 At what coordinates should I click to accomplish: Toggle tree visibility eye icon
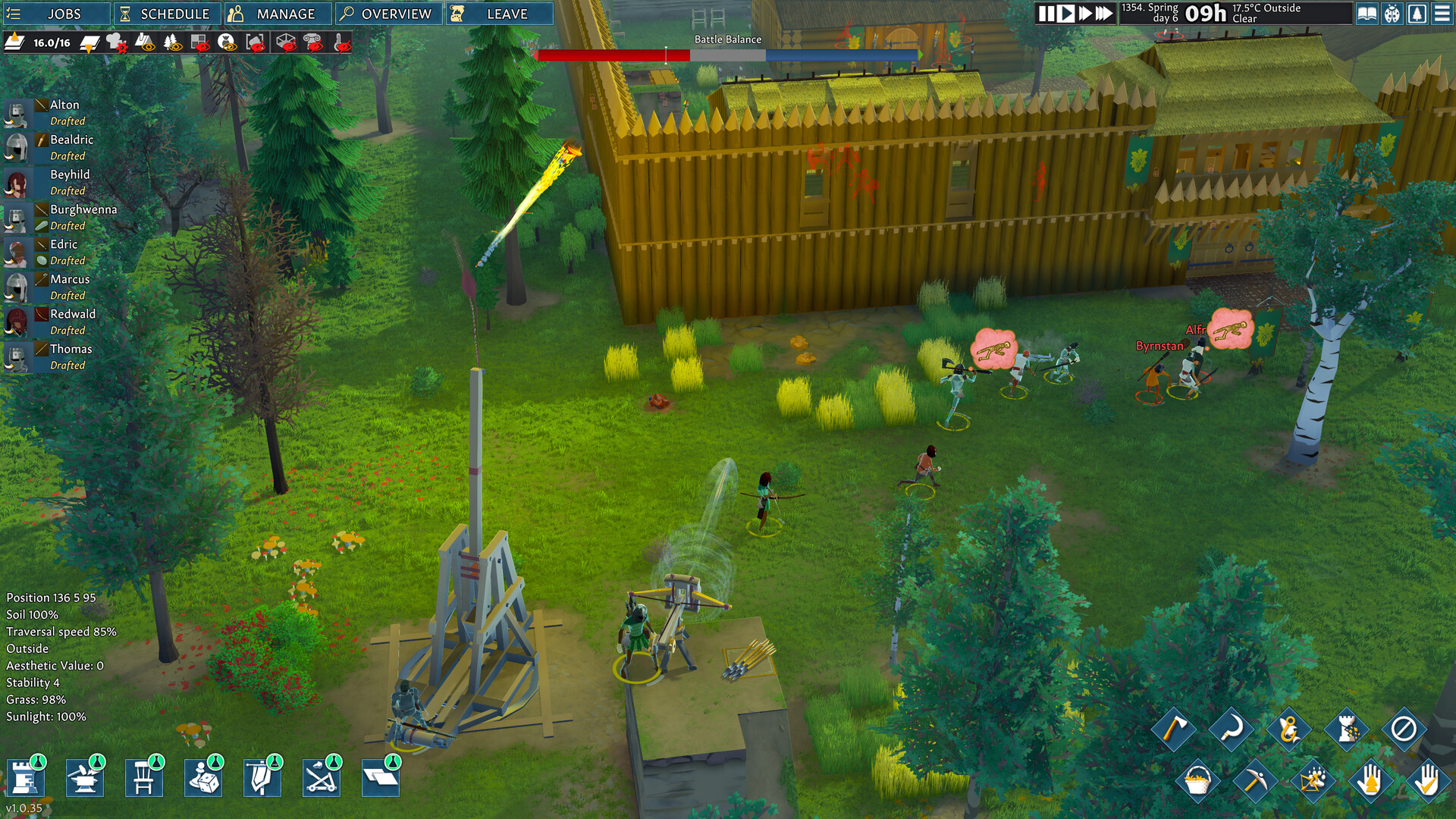173,45
